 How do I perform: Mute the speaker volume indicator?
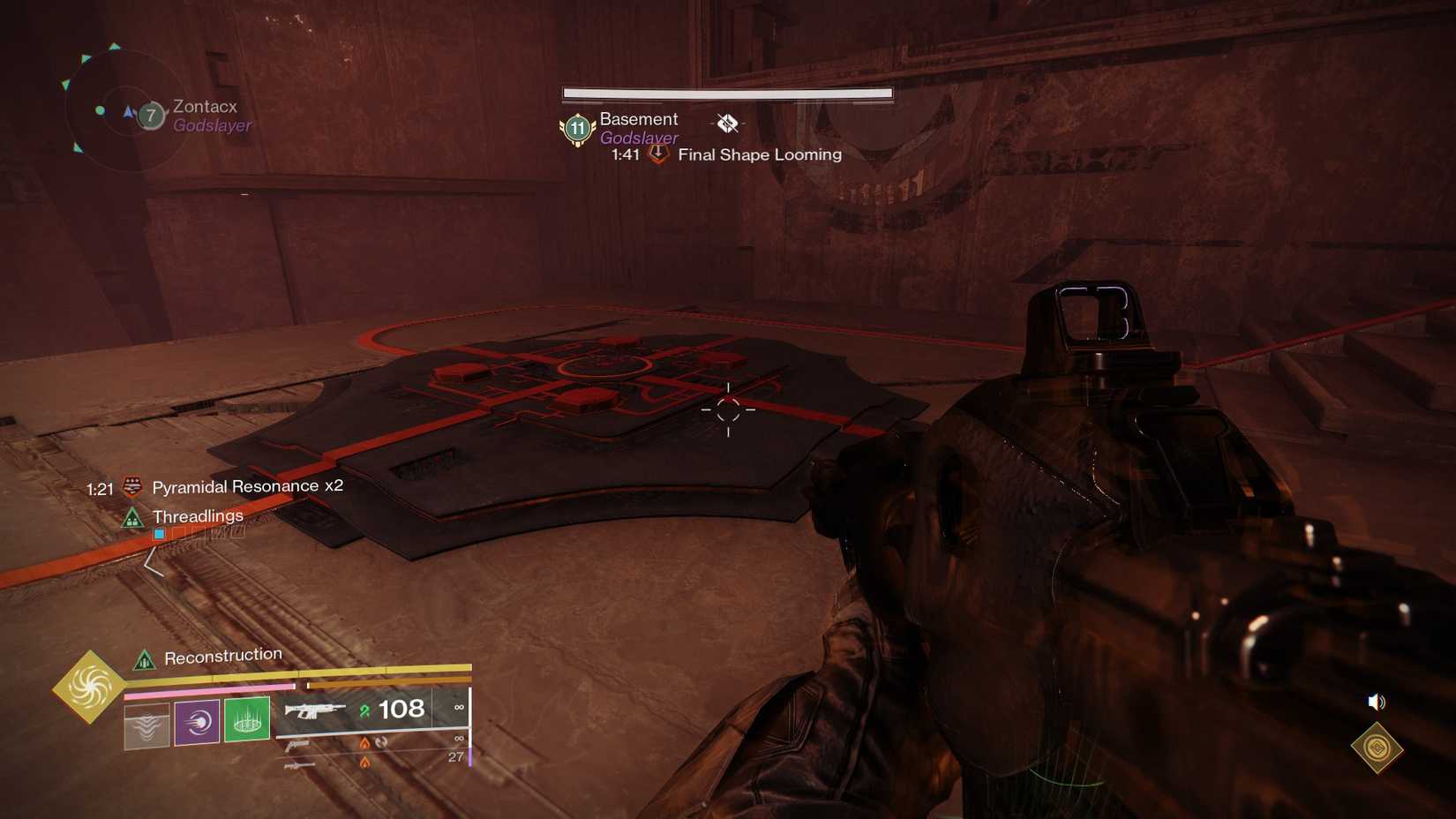pyautogui.click(x=1377, y=702)
